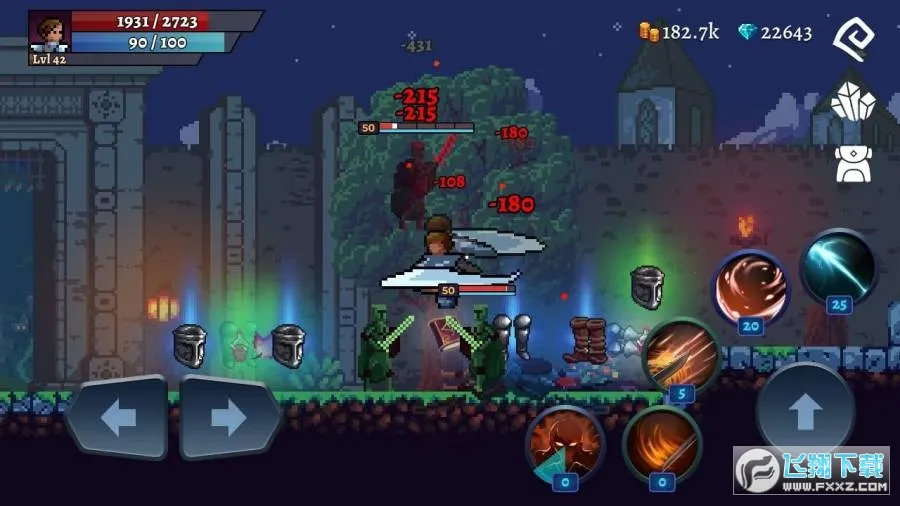
Task: Open the character figure icon
Action: click(853, 163)
